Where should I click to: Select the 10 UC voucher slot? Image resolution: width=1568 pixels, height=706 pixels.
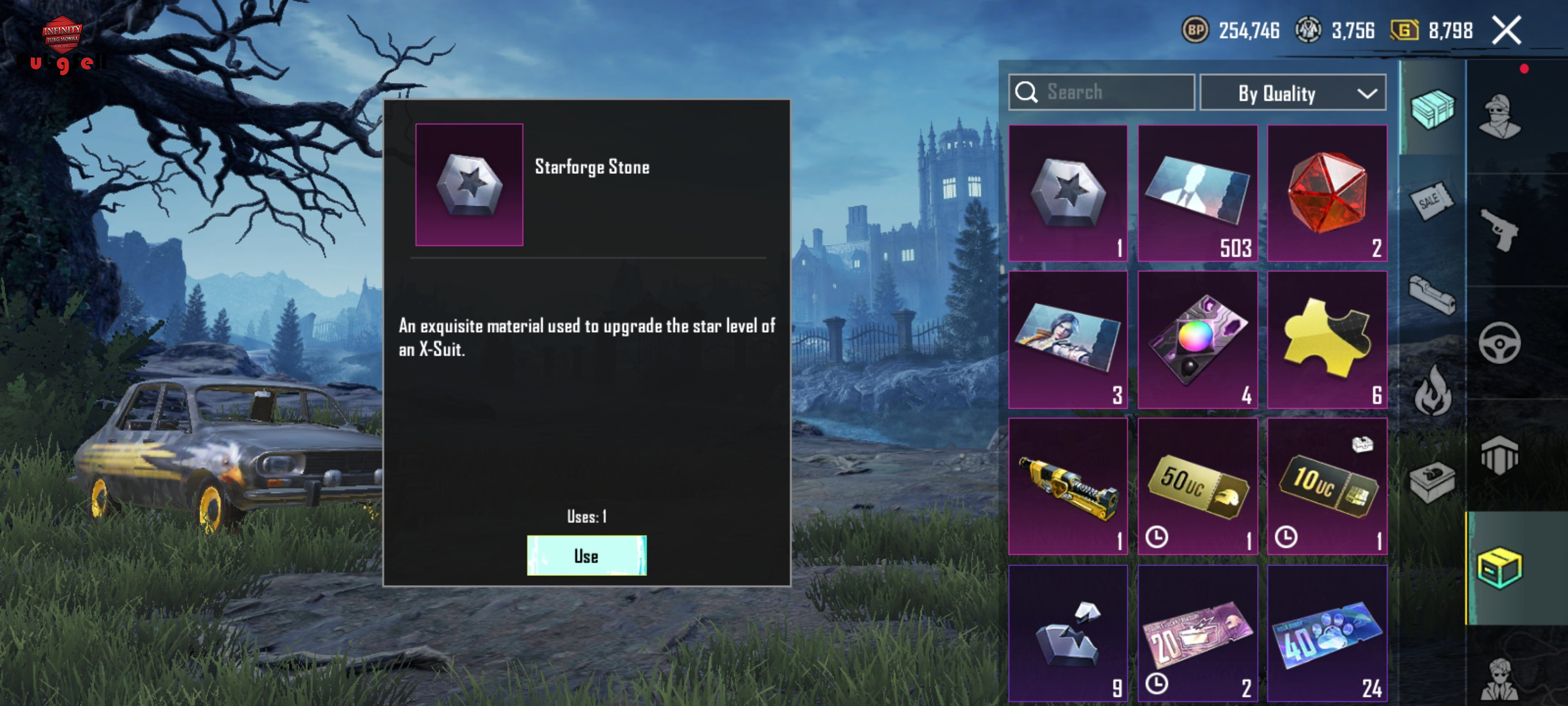1327,486
